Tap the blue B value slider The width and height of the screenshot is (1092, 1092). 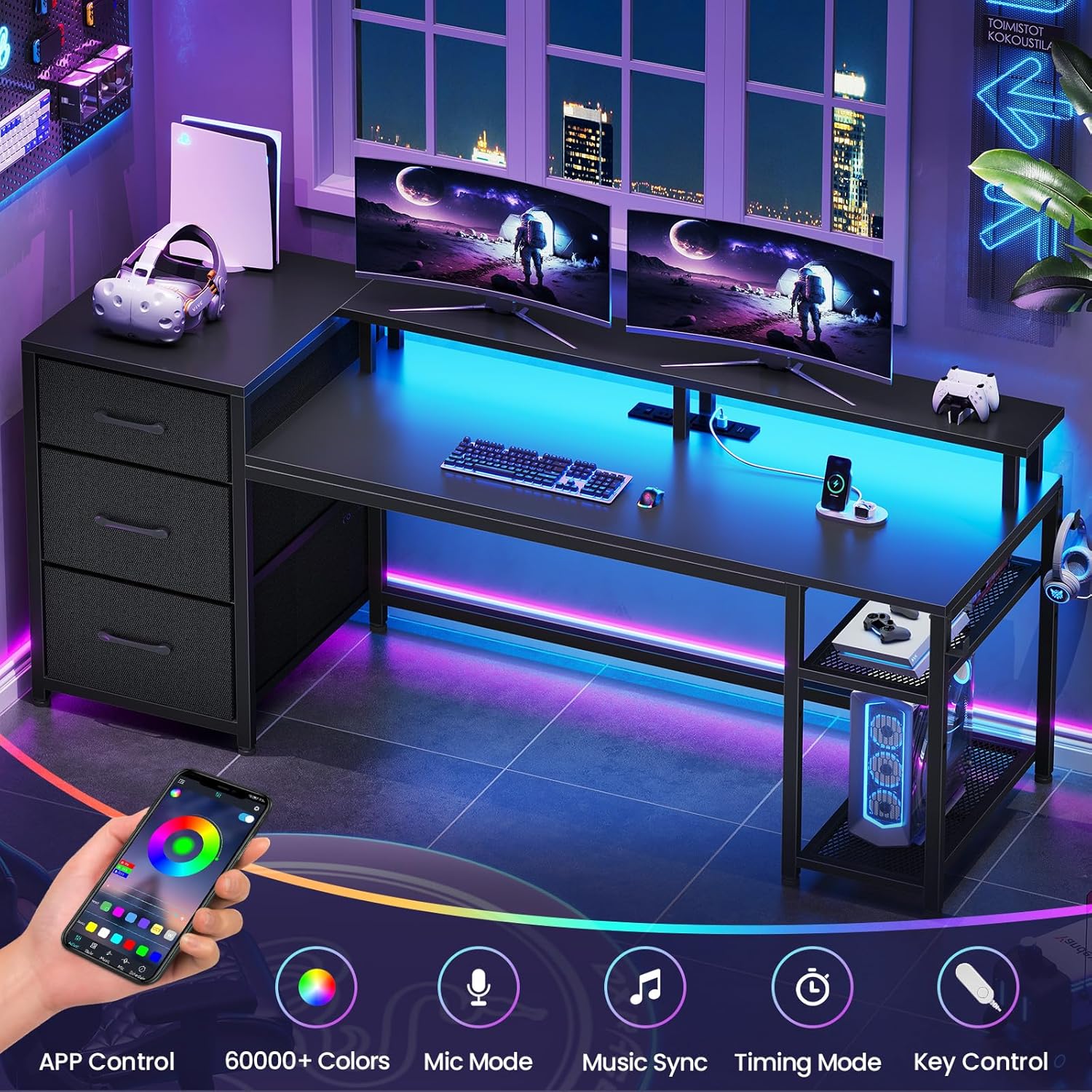click(x=122, y=875)
